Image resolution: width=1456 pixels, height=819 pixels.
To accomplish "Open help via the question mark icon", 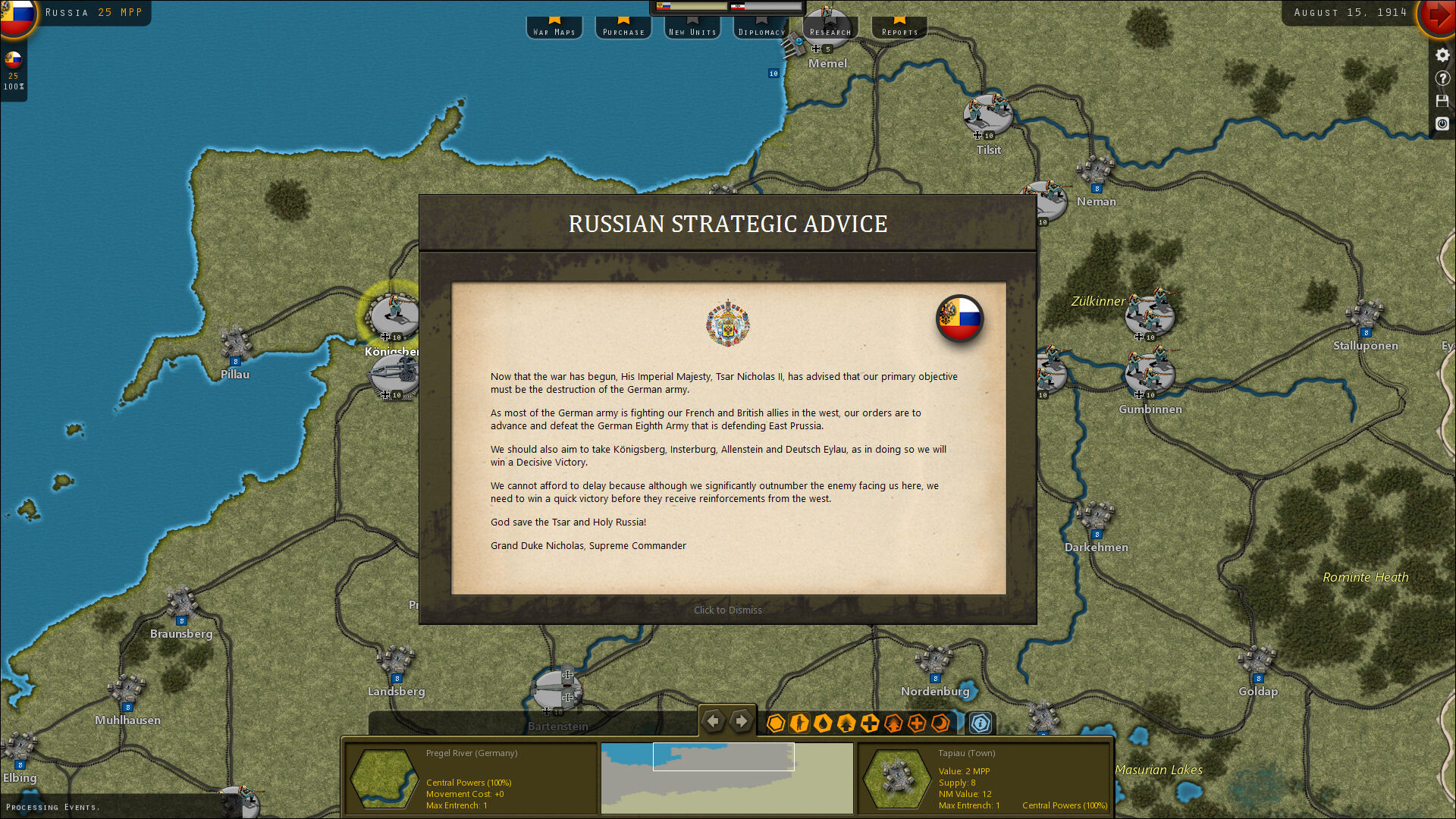I will (1442, 78).
